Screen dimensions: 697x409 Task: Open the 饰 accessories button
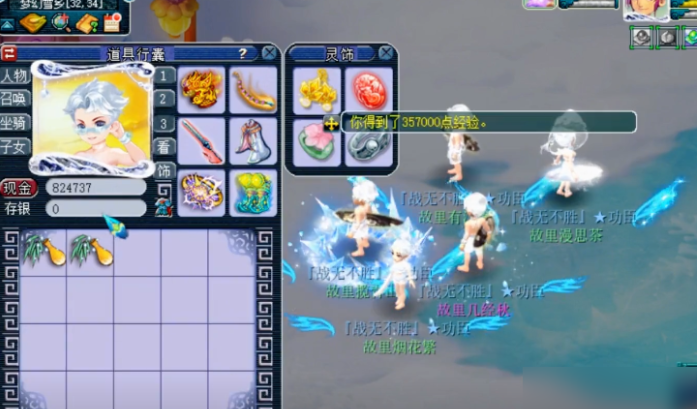click(x=165, y=170)
